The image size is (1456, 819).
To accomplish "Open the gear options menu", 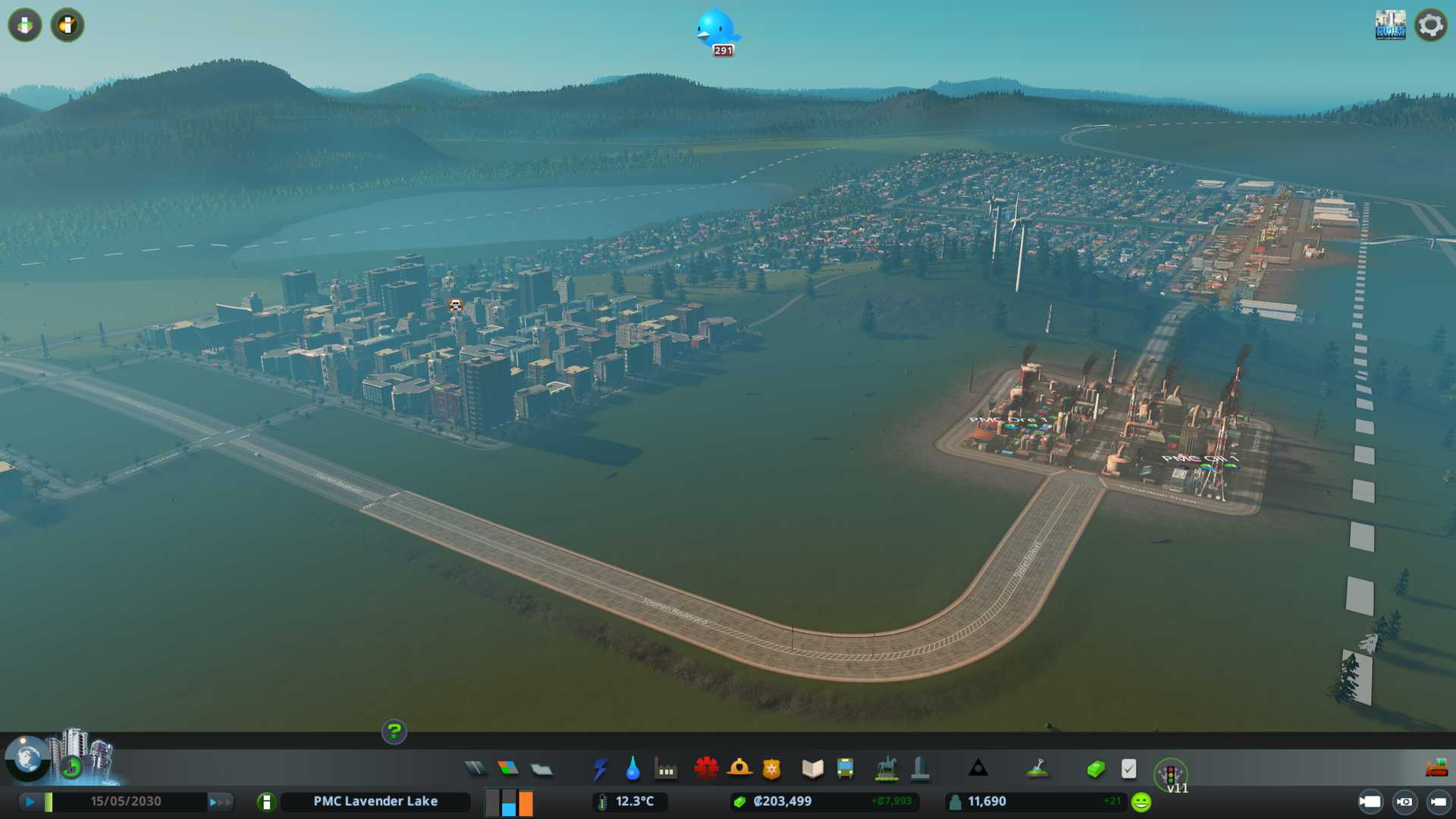I will pos(1430,25).
